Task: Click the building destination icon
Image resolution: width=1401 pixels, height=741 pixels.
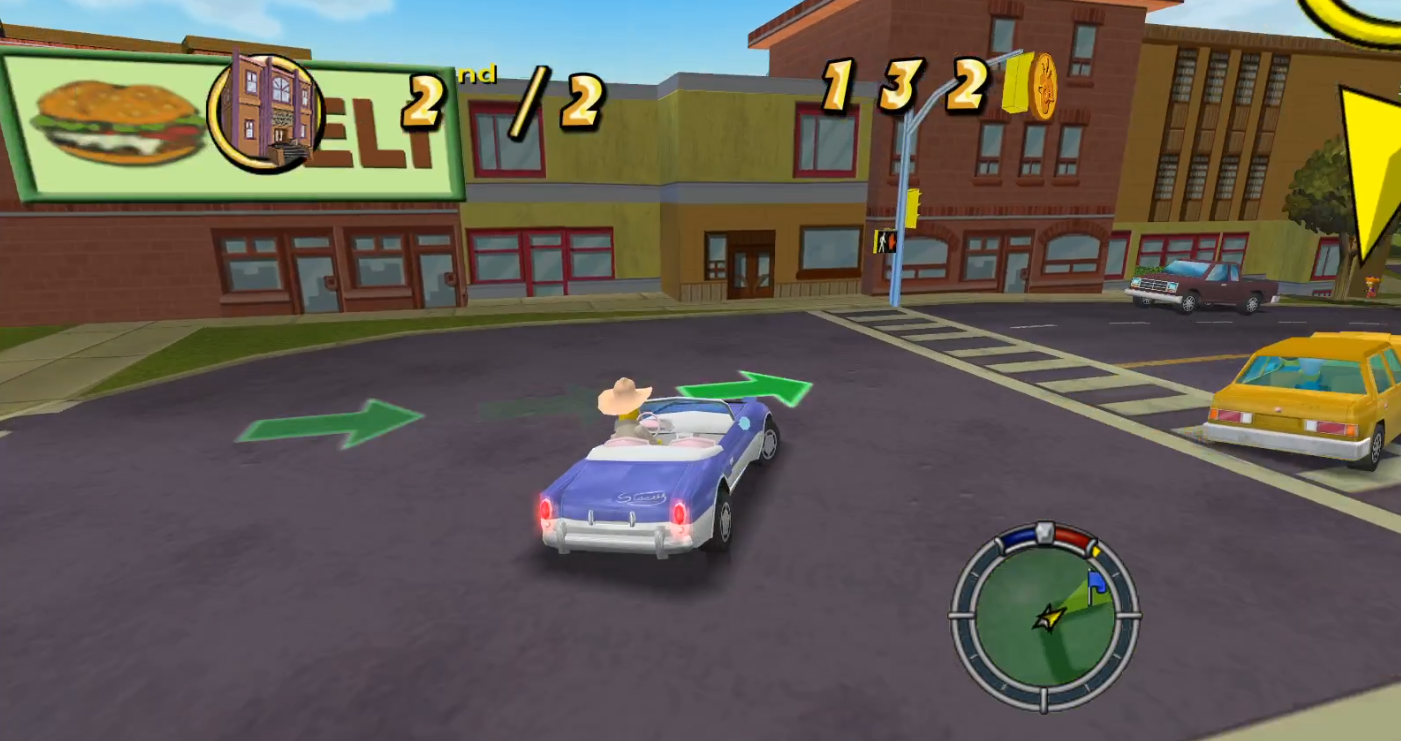Action: point(265,110)
